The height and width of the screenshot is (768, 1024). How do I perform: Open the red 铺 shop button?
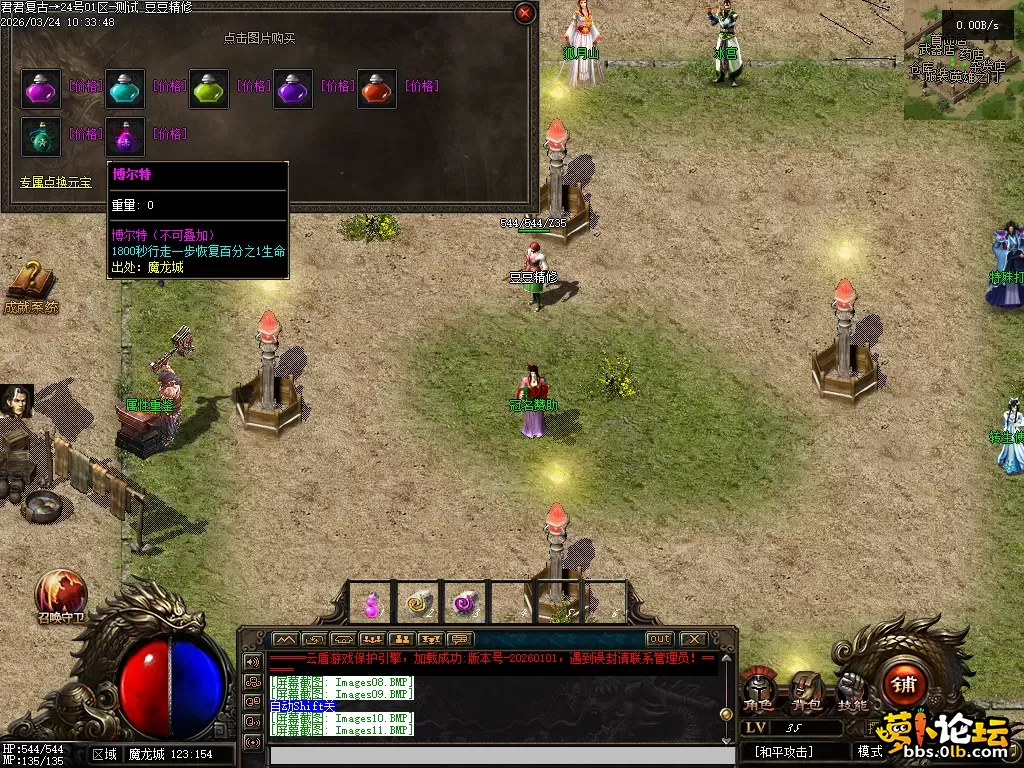click(x=905, y=685)
